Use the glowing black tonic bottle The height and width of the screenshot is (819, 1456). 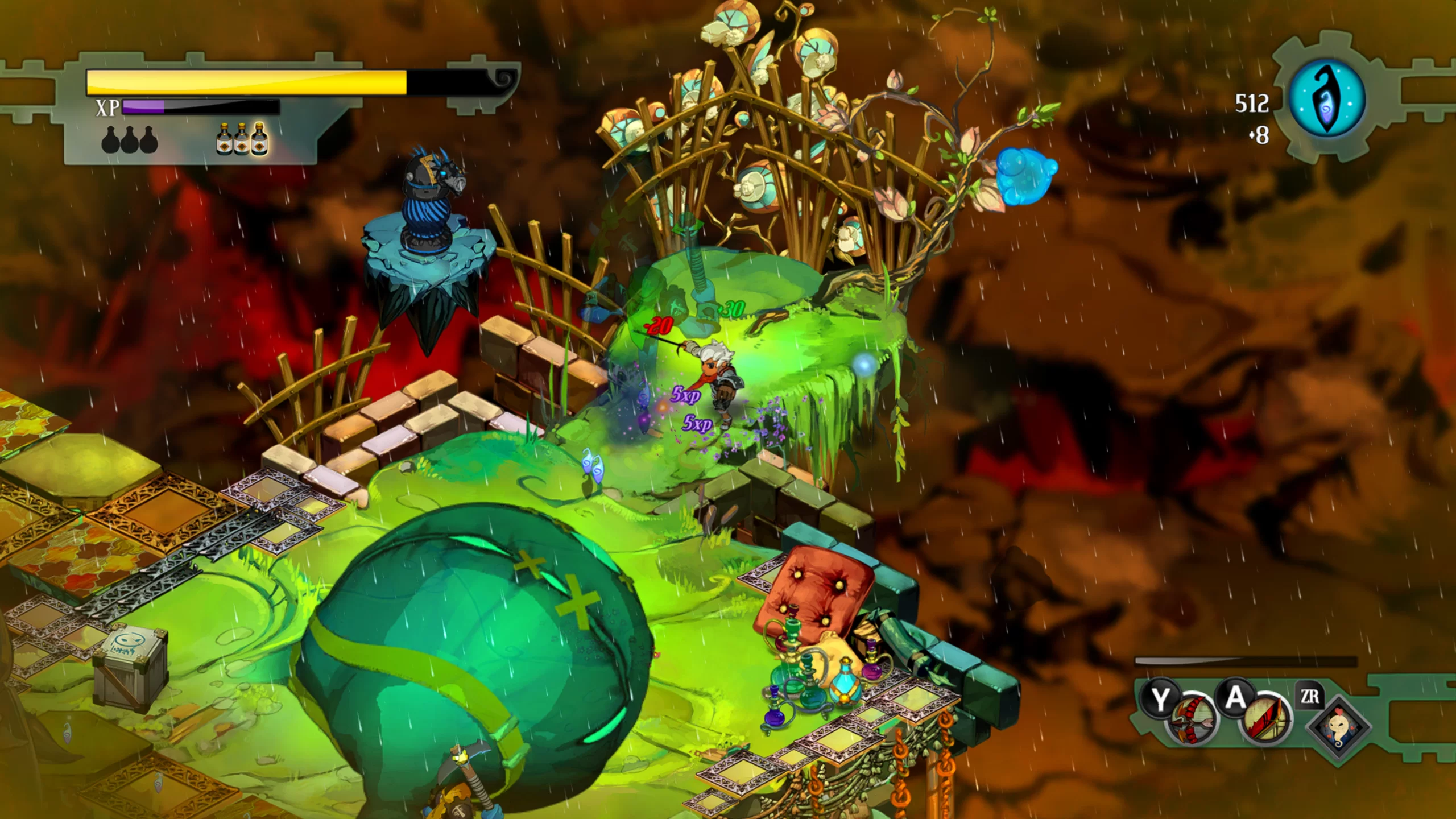(260, 139)
